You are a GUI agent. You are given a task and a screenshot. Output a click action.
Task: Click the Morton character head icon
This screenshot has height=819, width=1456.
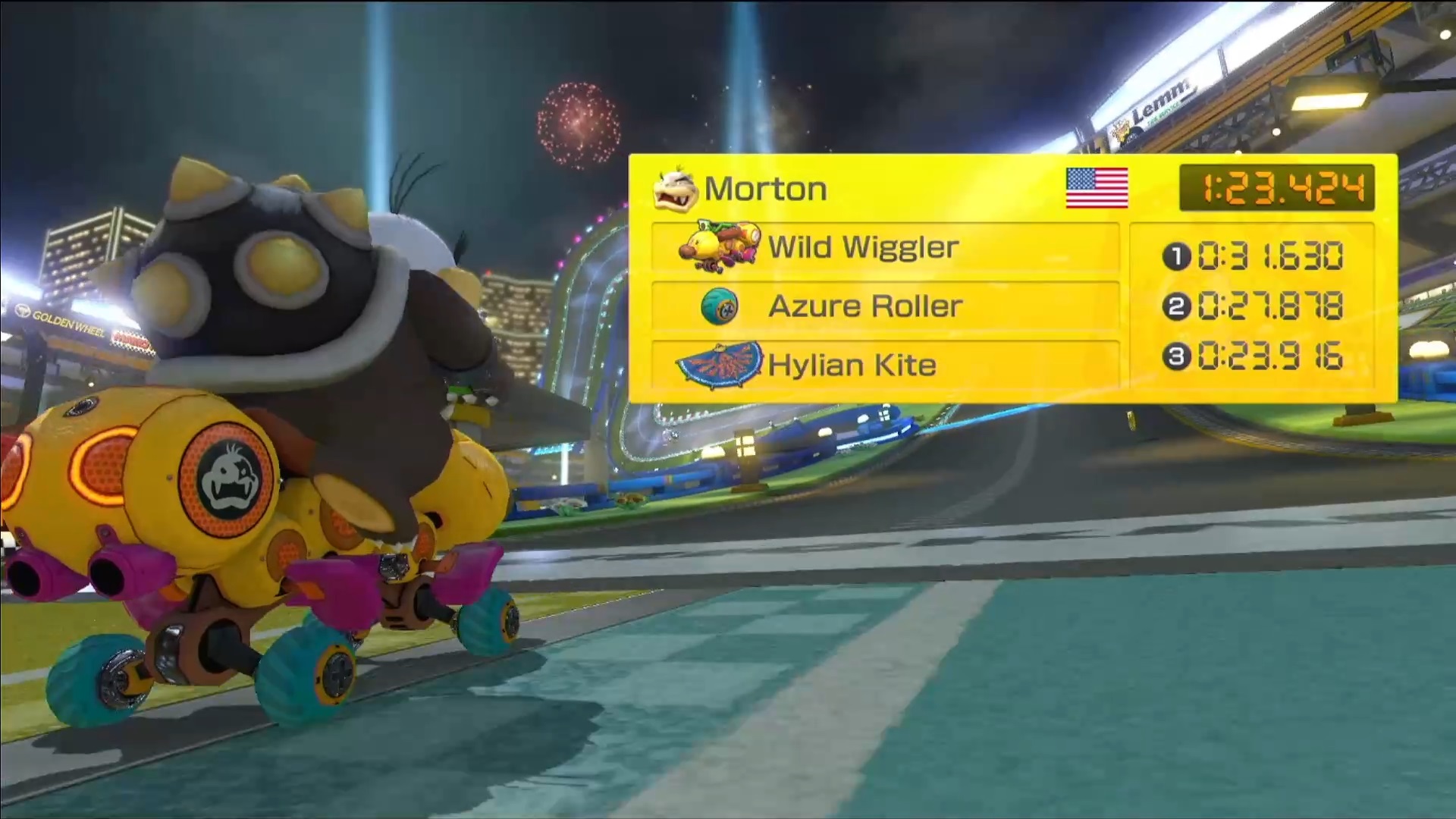674,190
